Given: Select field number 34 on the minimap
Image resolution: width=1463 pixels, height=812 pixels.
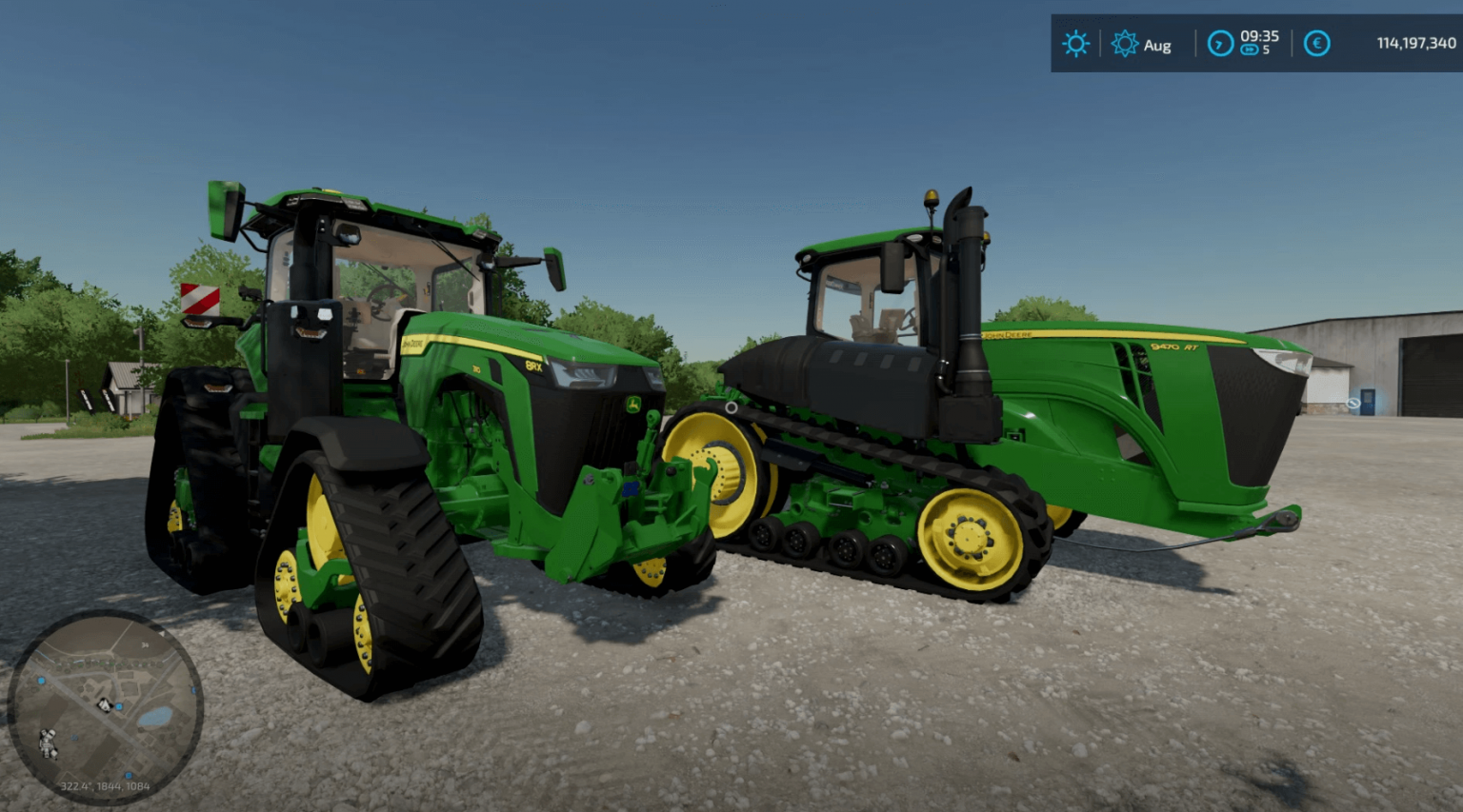Looking at the screenshot, I should pos(144,644).
